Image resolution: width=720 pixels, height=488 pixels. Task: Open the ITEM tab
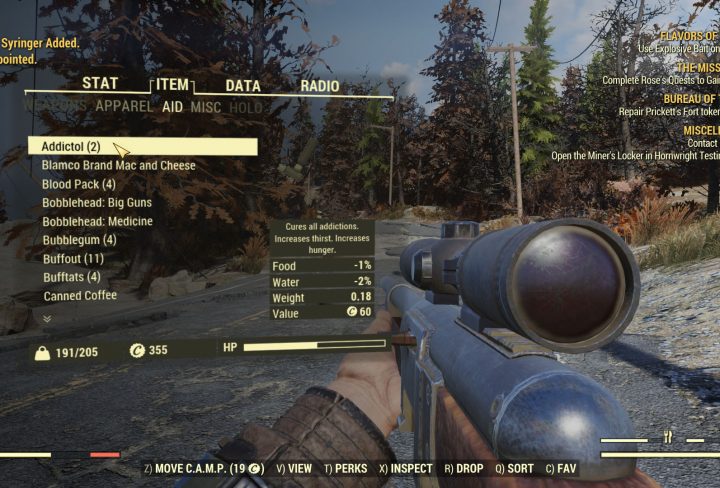click(x=172, y=86)
